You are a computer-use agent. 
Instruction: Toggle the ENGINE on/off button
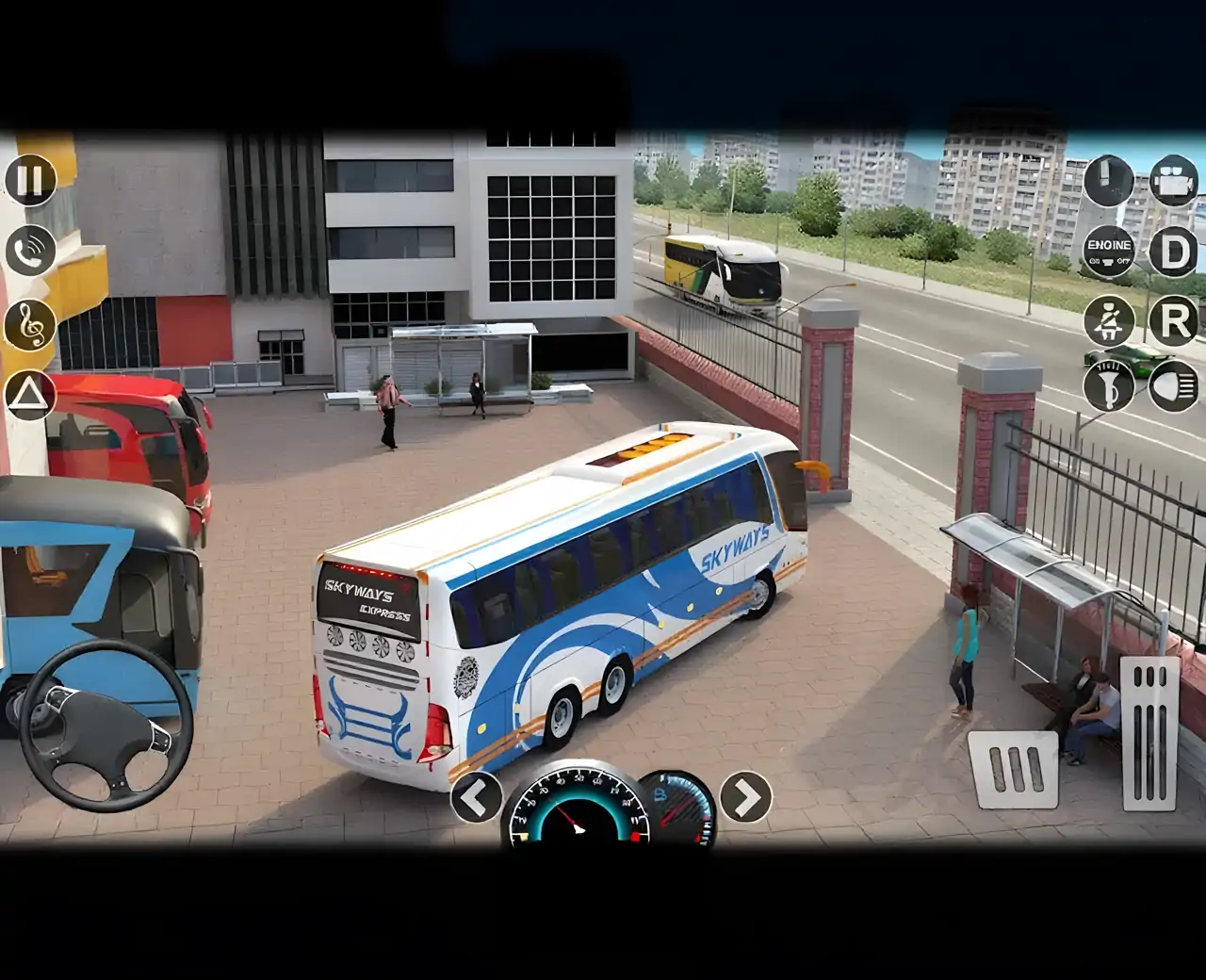pyautogui.click(x=1109, y=252)
